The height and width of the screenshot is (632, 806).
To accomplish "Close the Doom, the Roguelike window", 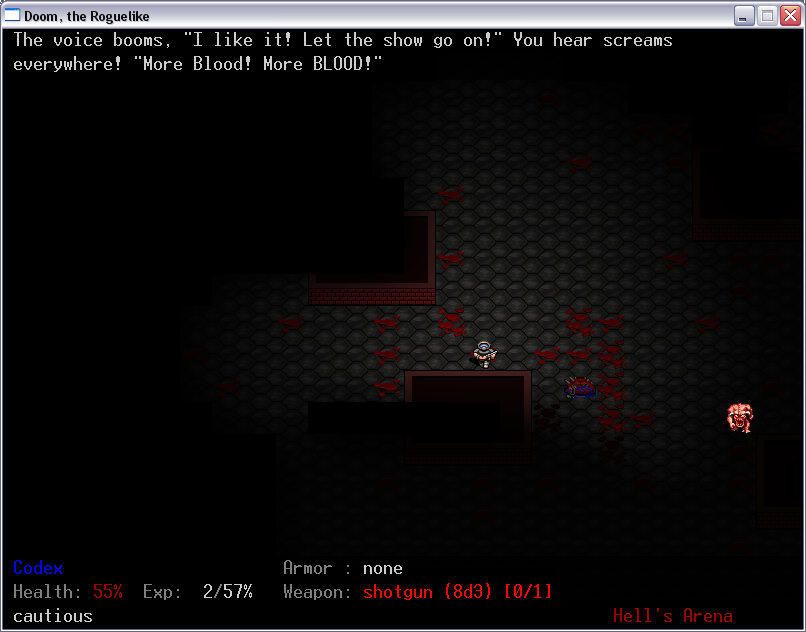I will (x=789, y=15).
